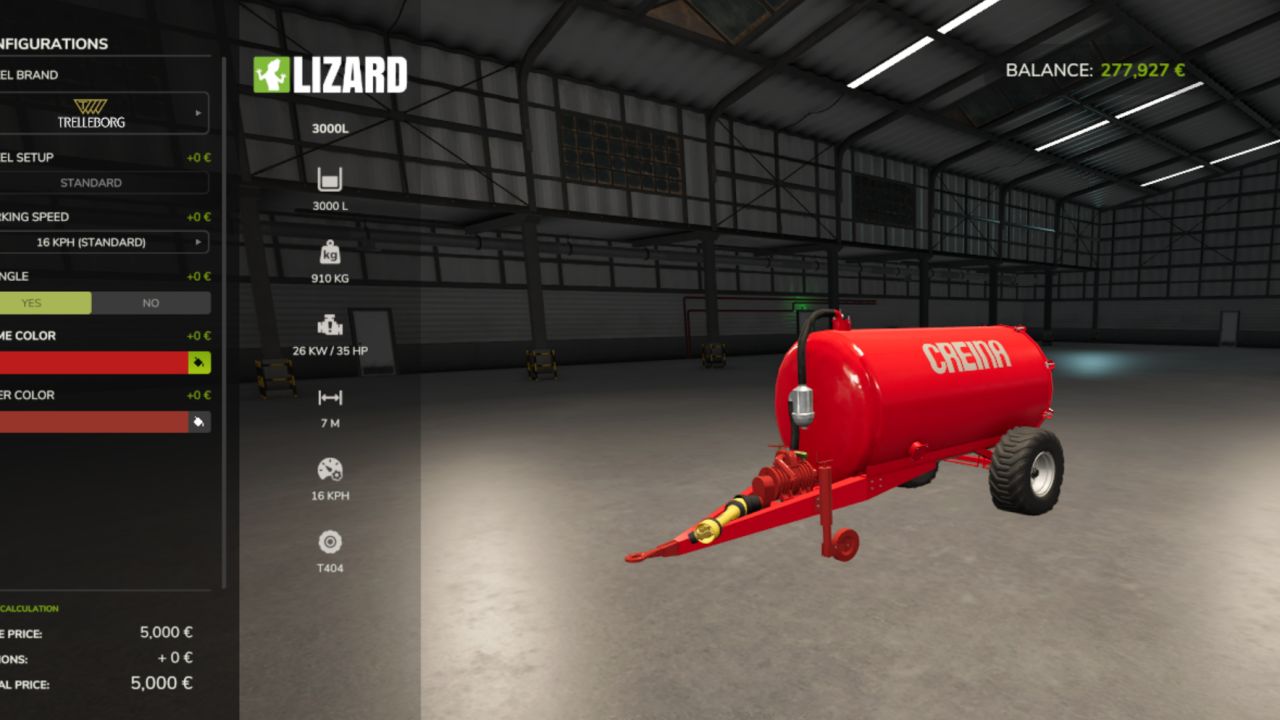Image resolution: width=1280 pixels, height=720 pixels.
Task: Click the paint bucket icon on Cover Color
Action: click(198, 422)
